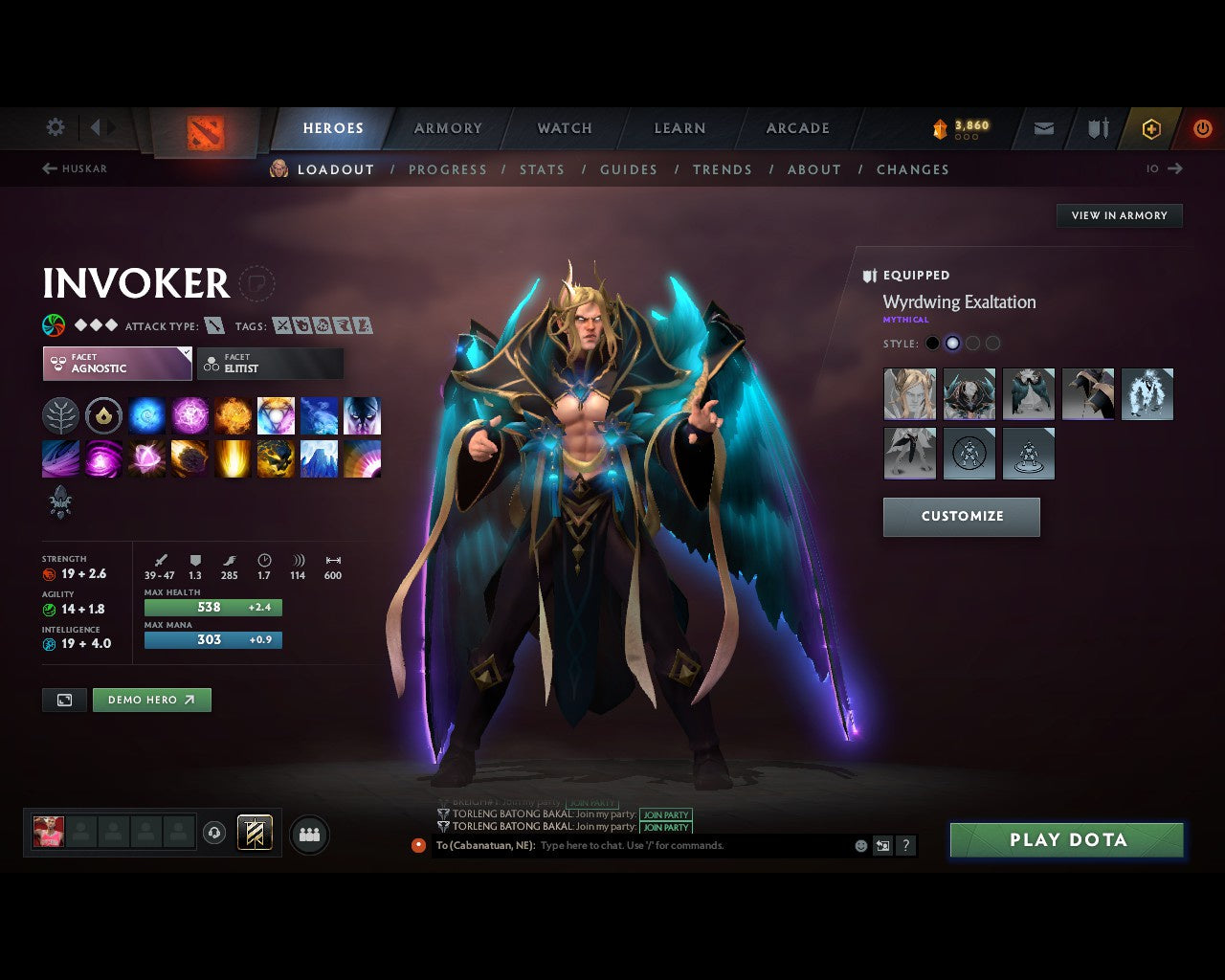
Task: Click the Customize button
Action: (x=961, y=517)
